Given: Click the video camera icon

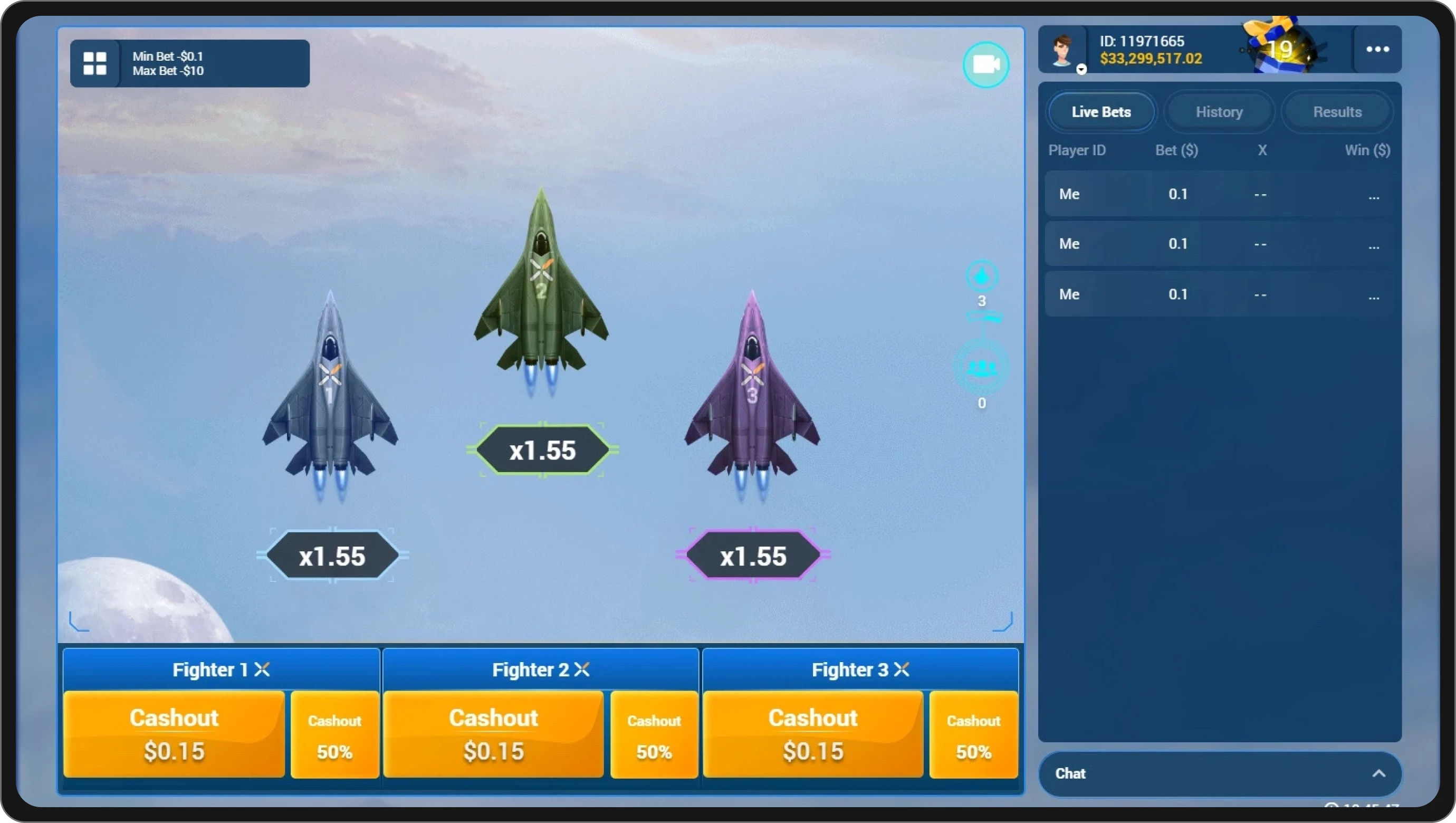Looking at the screenshot, I should (985, 64).
